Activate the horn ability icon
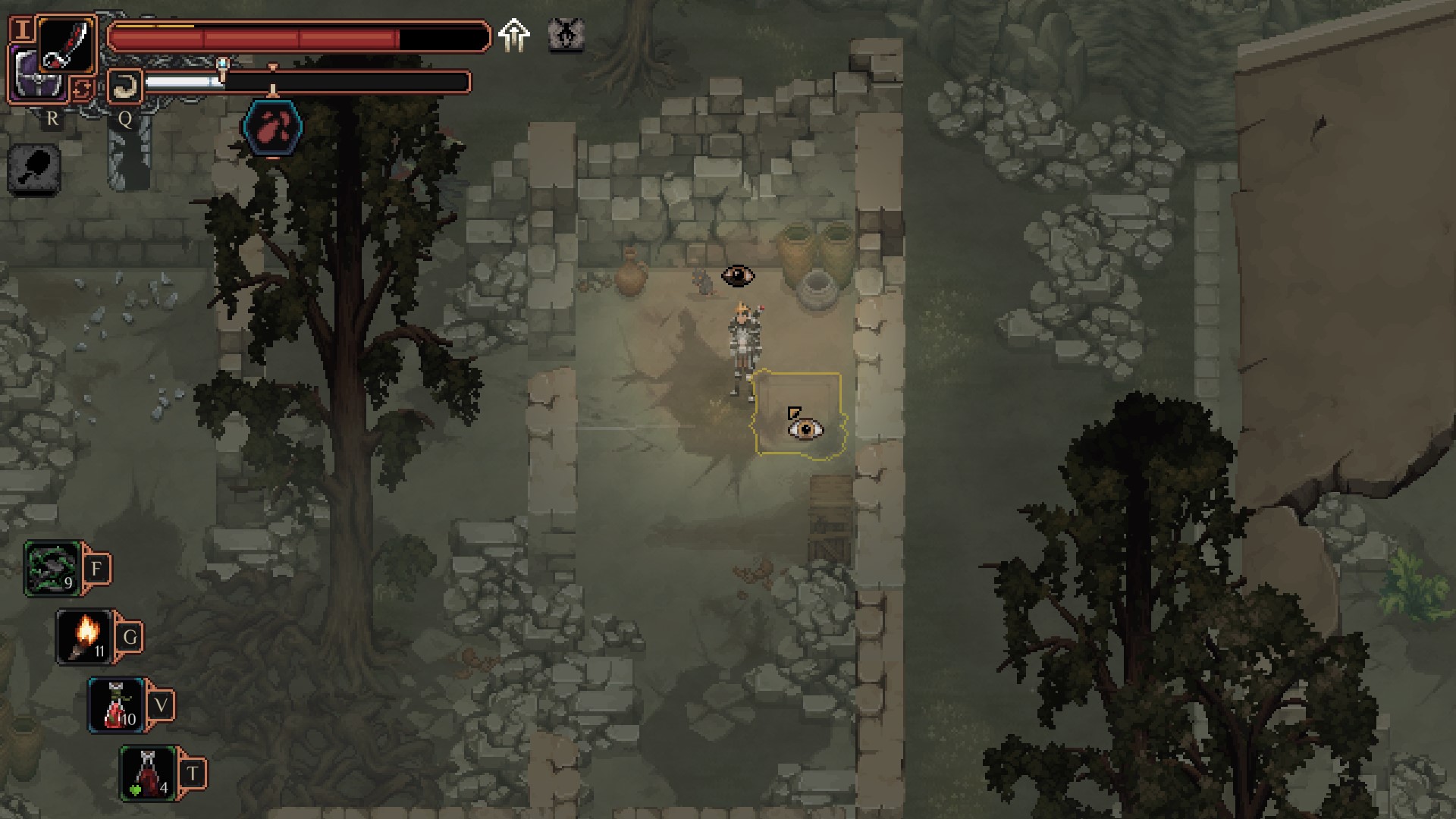The image size is (1456, 819). 125,86
